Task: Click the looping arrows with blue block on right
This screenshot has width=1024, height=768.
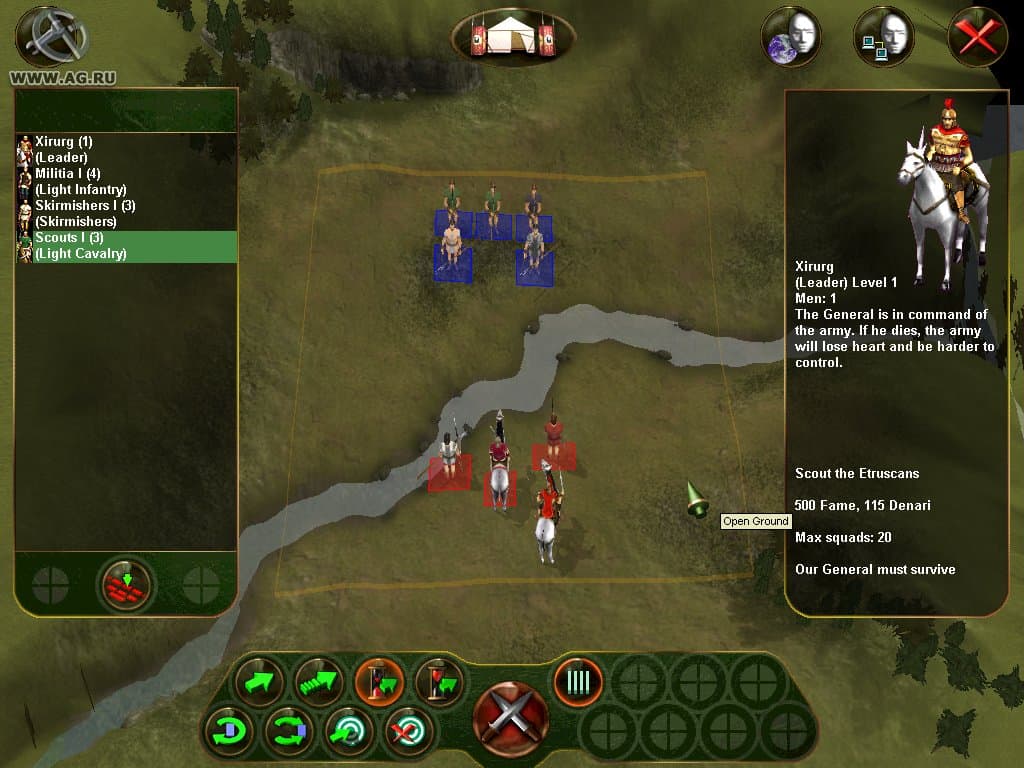Action: (289, 732)
